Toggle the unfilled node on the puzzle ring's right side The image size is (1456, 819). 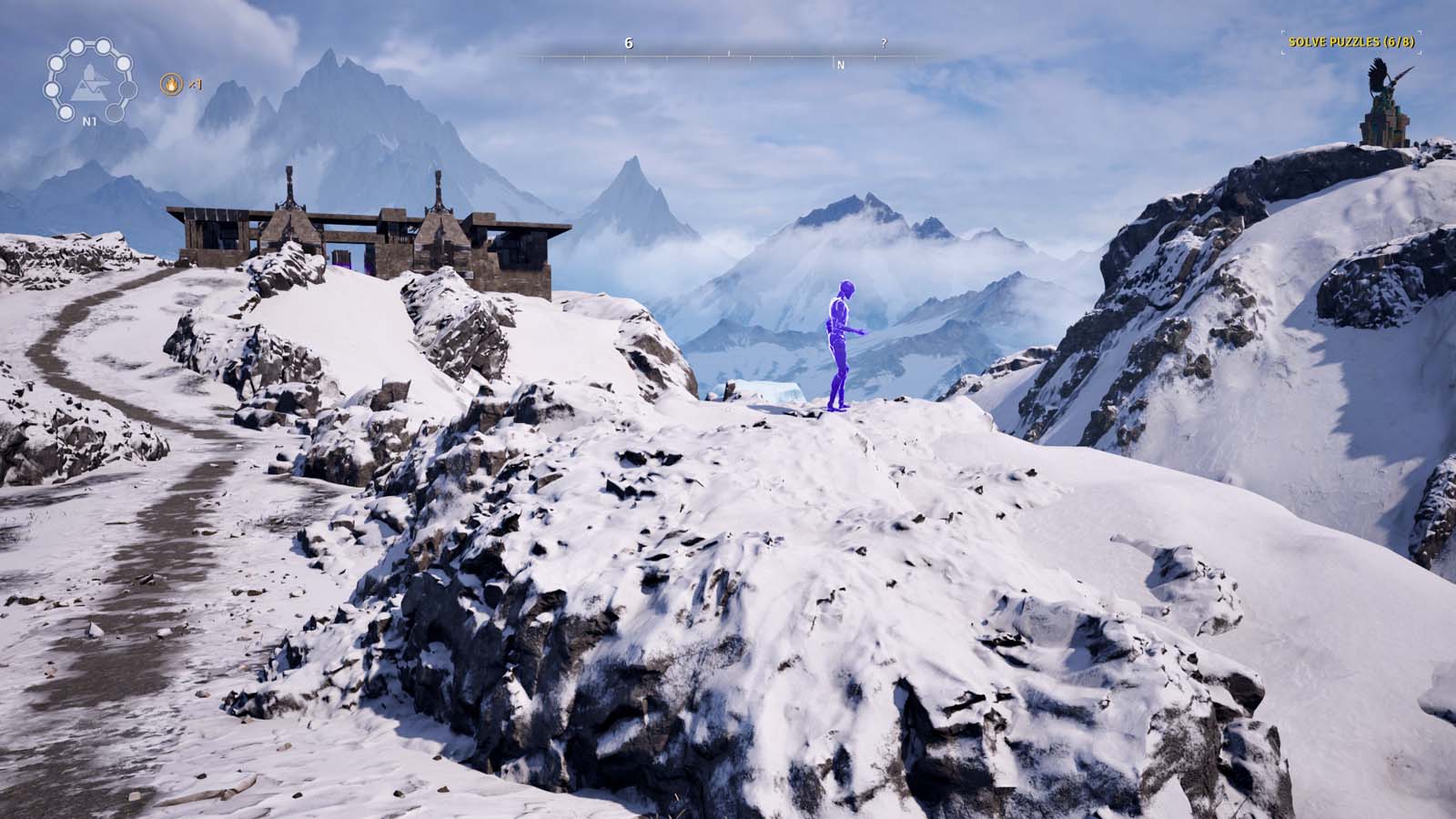(x=128, y=88)
